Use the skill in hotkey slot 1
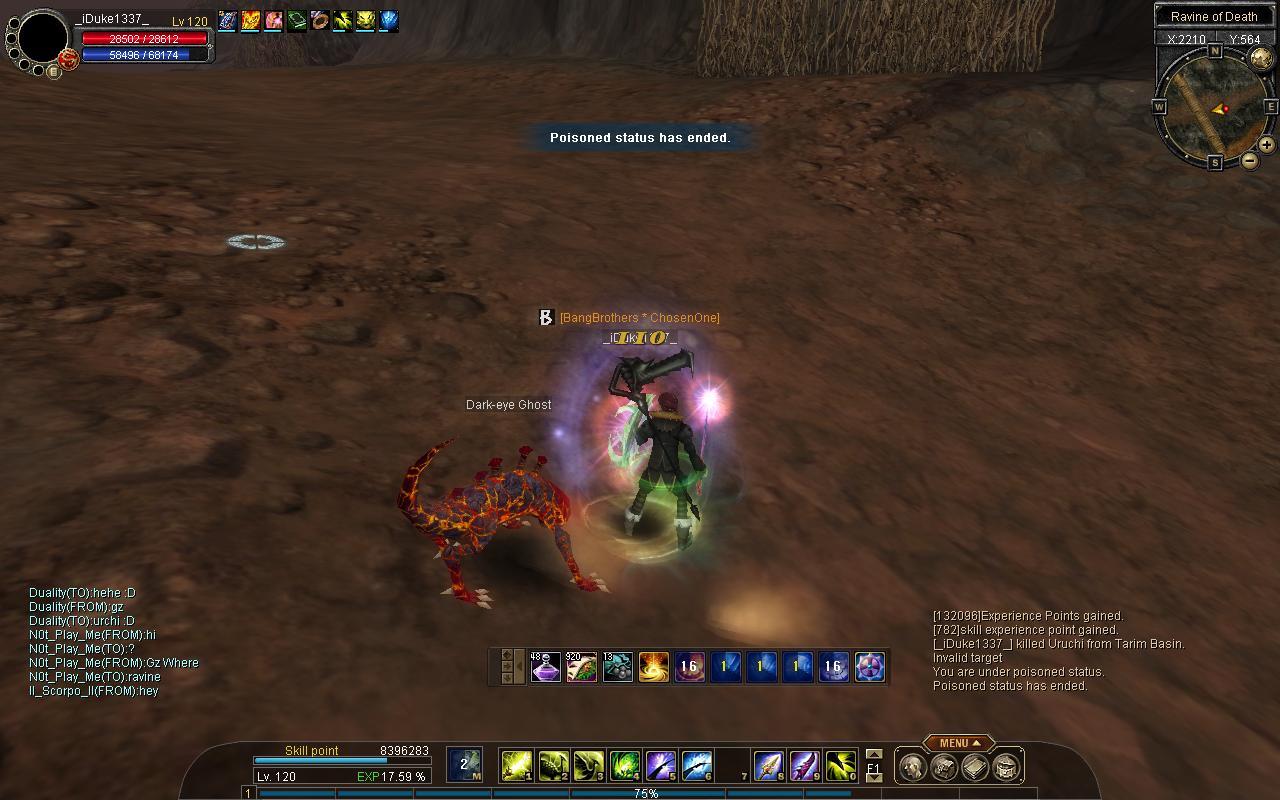 point(516,766)
